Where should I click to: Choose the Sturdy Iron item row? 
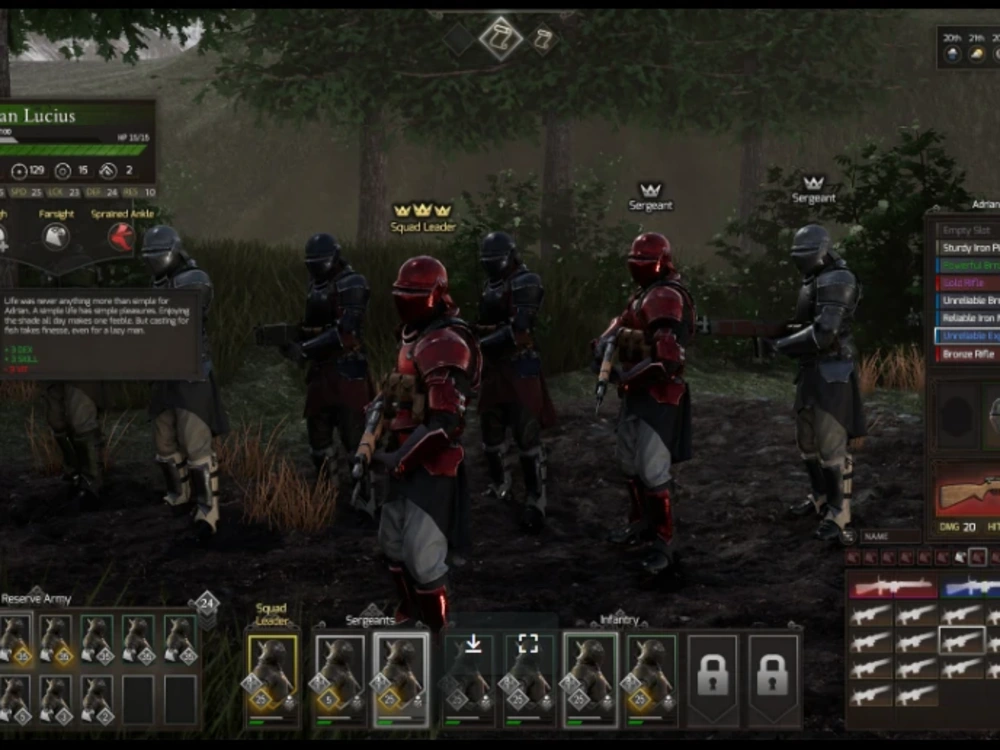coord(967,247)
